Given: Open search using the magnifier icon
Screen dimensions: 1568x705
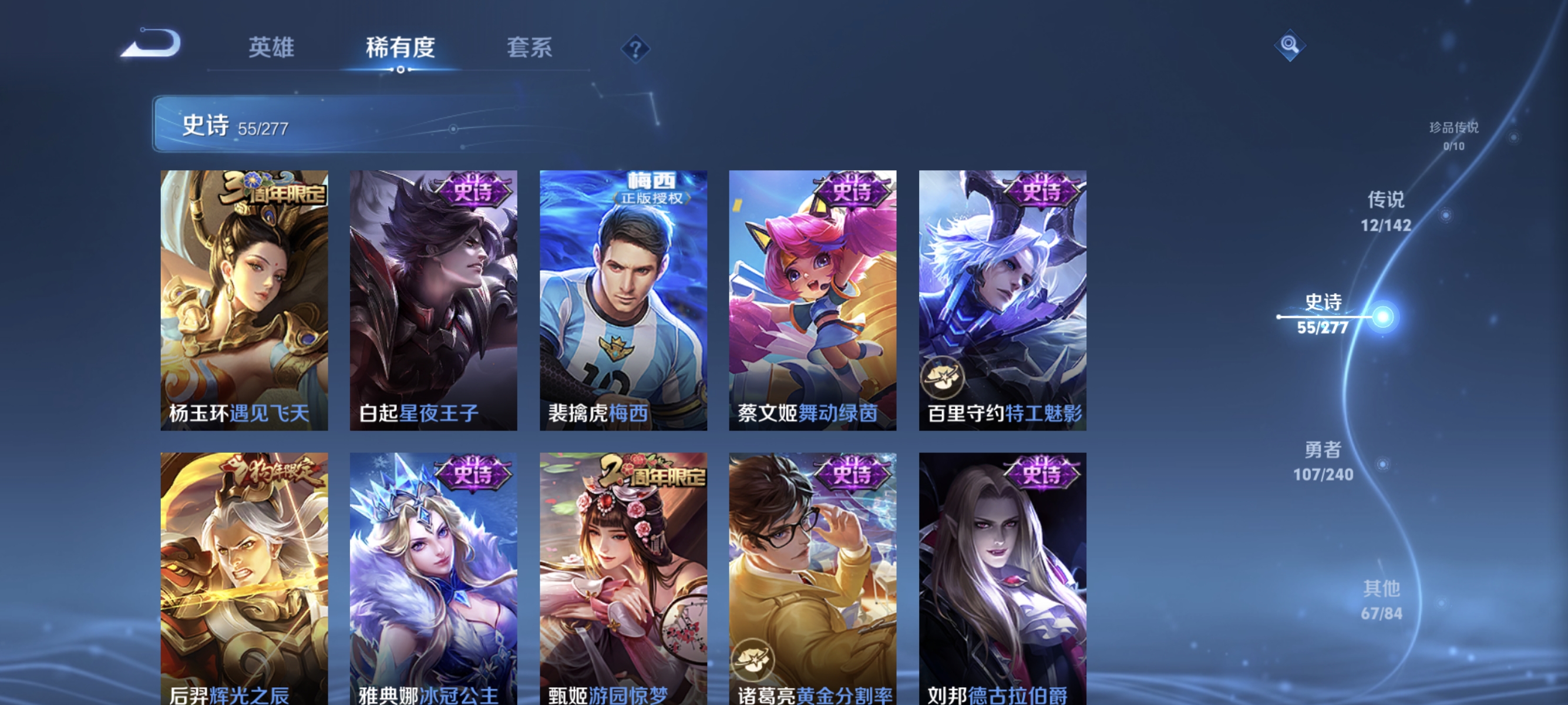Looking at the screenshot, I should point(1290,45).
